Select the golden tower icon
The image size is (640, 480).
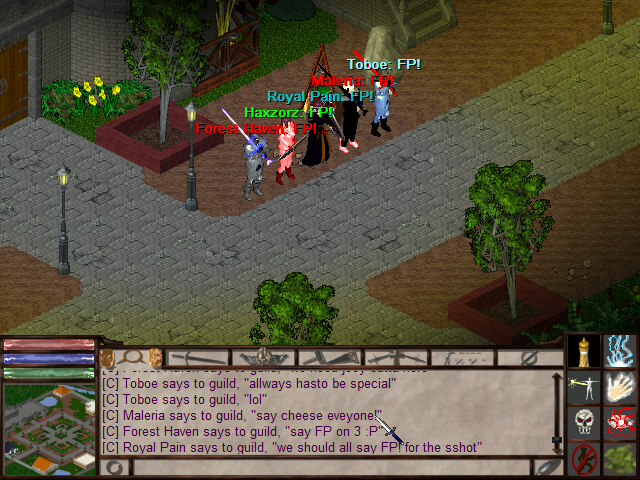click(x=584, y=351)
